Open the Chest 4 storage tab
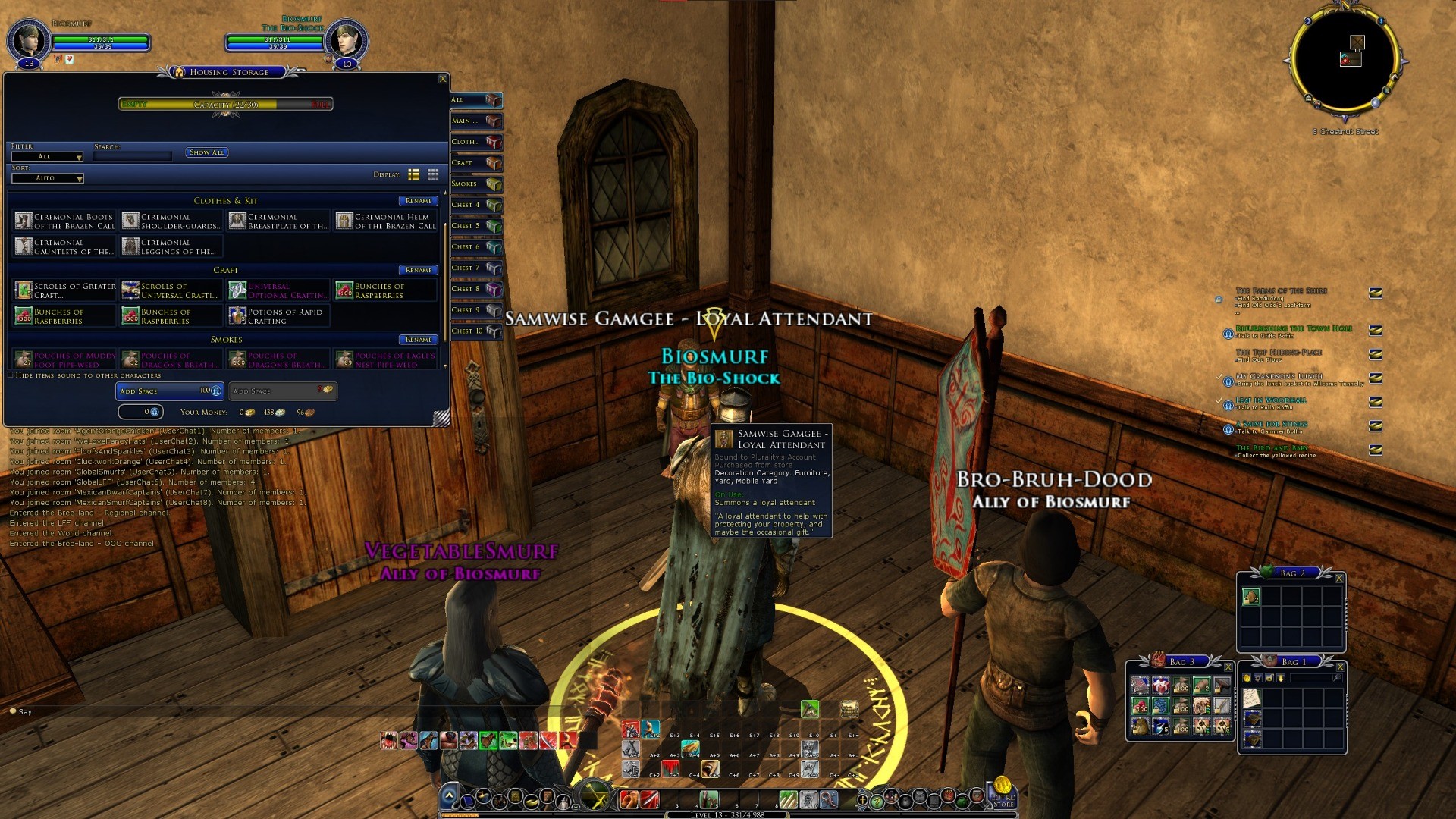 pyautogui.click(x=475, y=205)
